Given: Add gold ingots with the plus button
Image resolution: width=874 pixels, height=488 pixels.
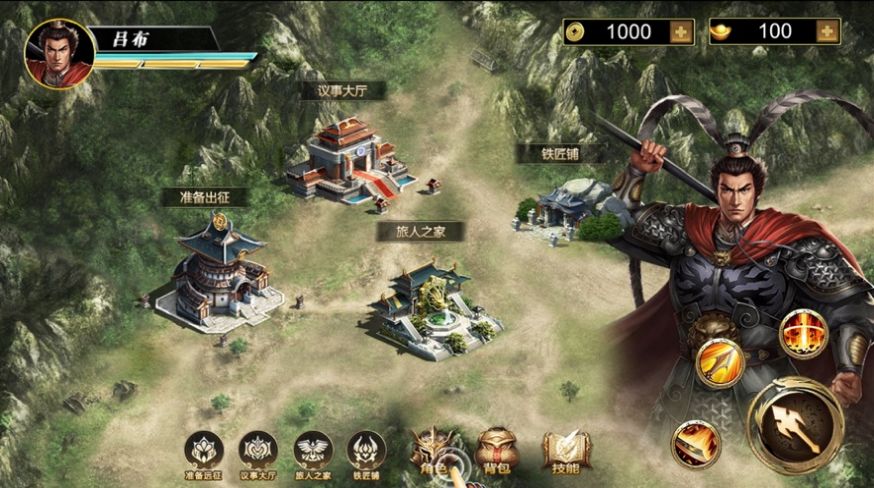Looking at the screenshot, I should point(826,32).
